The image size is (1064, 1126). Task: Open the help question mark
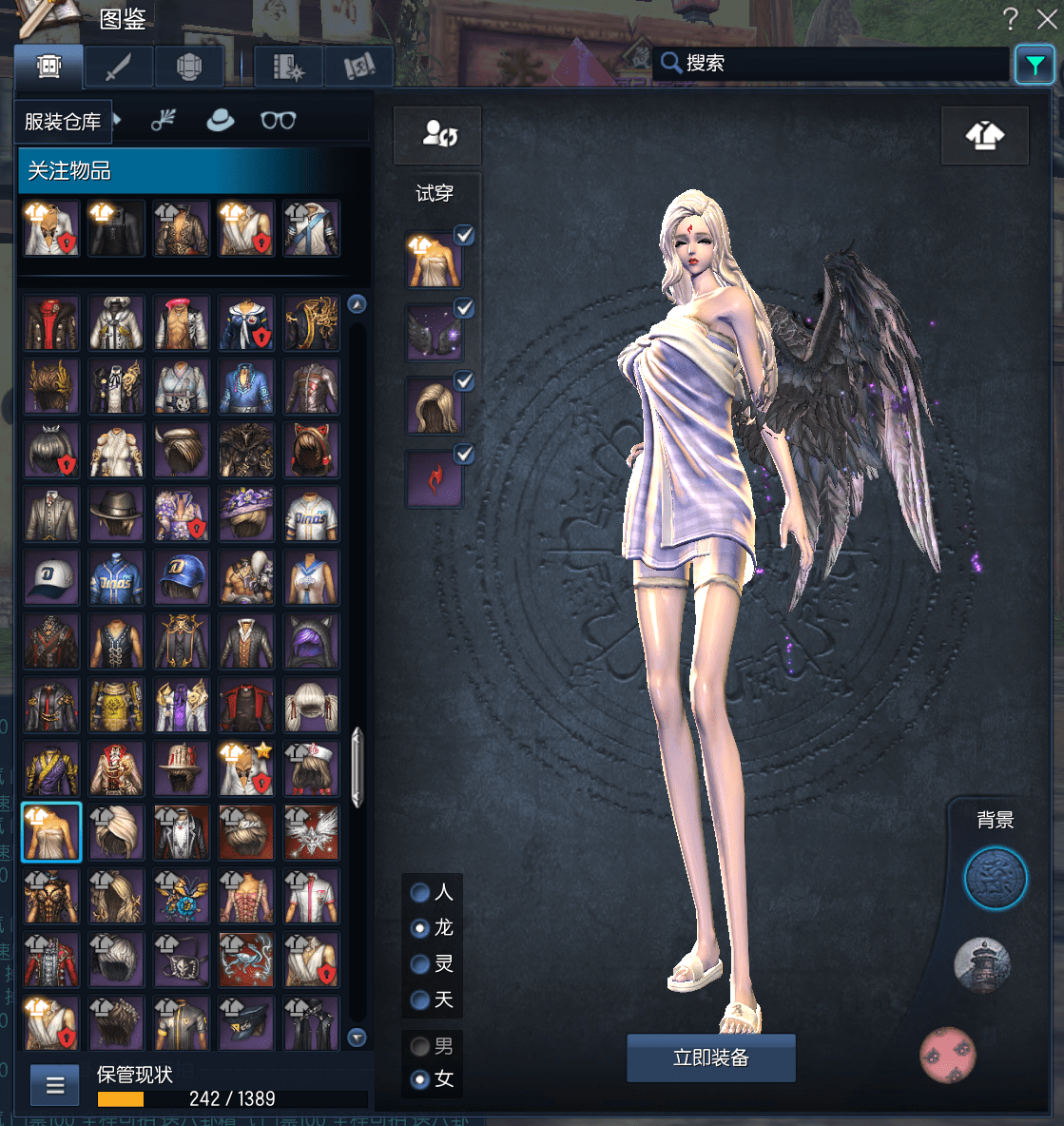coord(1010,19)
